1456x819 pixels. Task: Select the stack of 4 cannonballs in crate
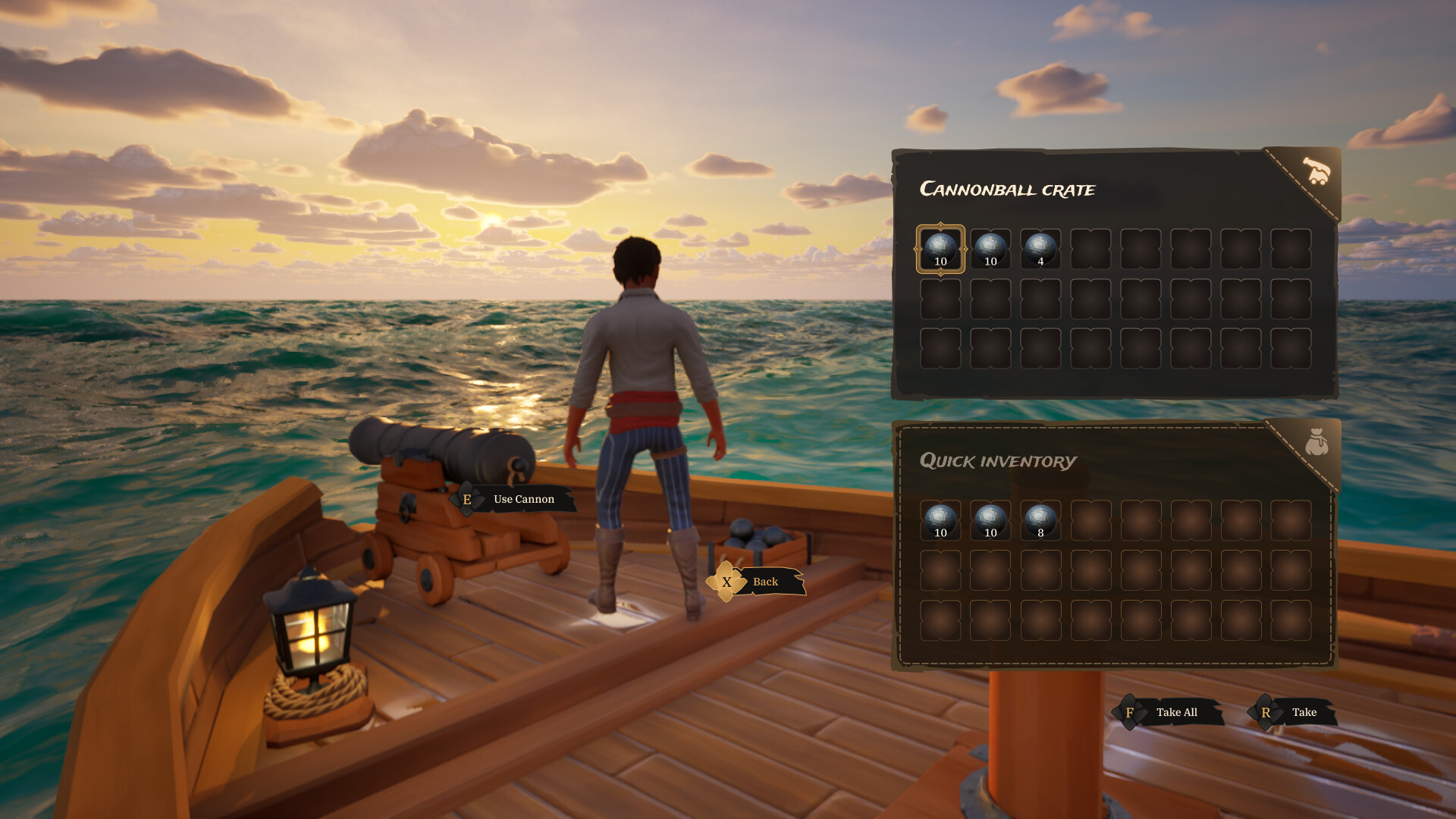[x=1040, y=248]
